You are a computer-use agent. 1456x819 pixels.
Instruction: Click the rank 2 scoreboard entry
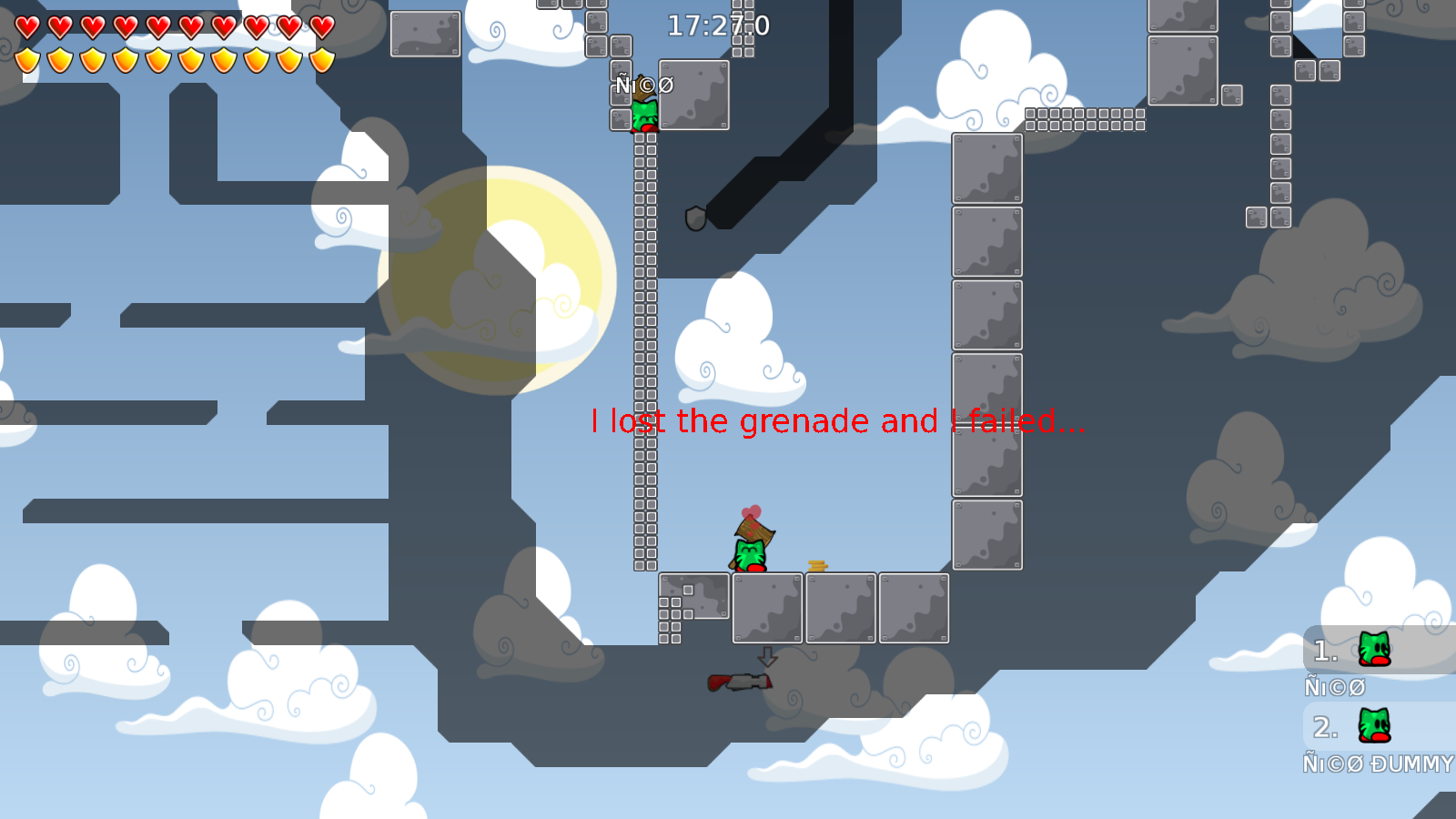coord(1324,726)
